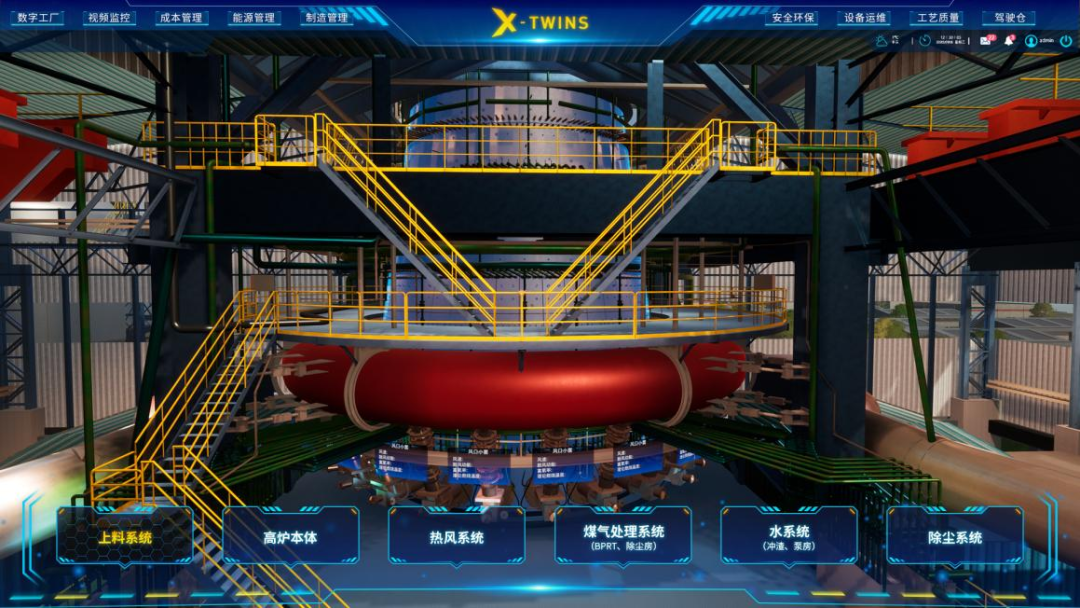Viewport: 1080px width, 608px height.
Task: Open the mail envelope icon with red badge
Action: (x=985, y=41)
